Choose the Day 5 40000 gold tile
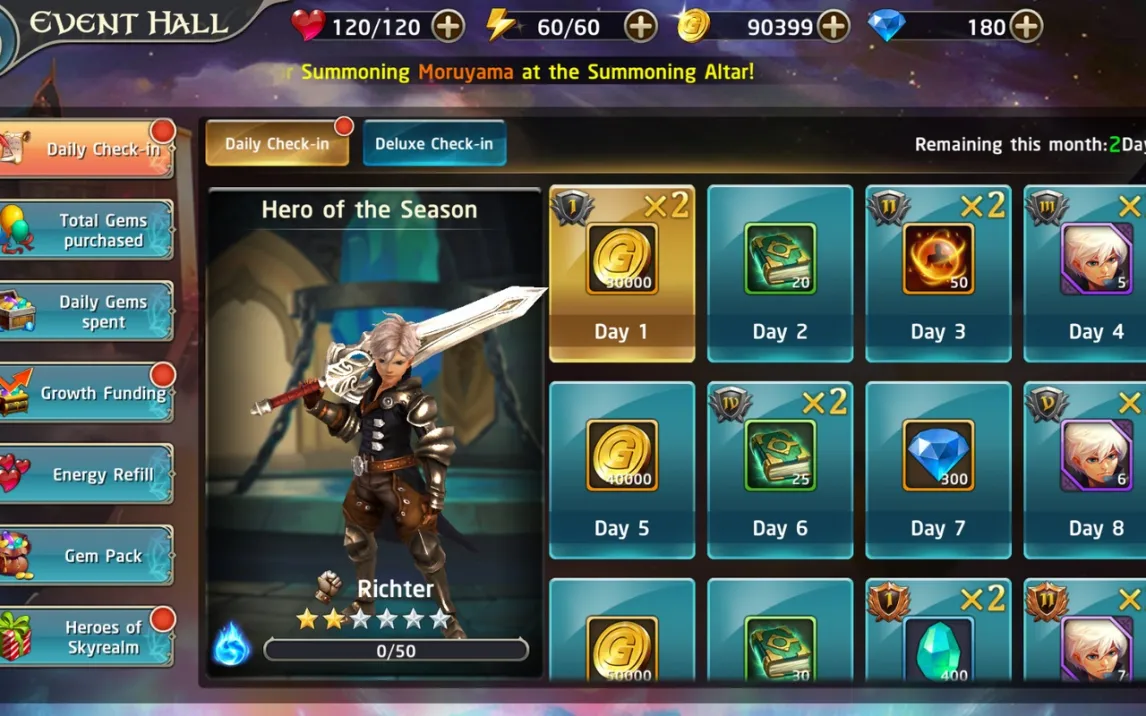 coord(622,470)
